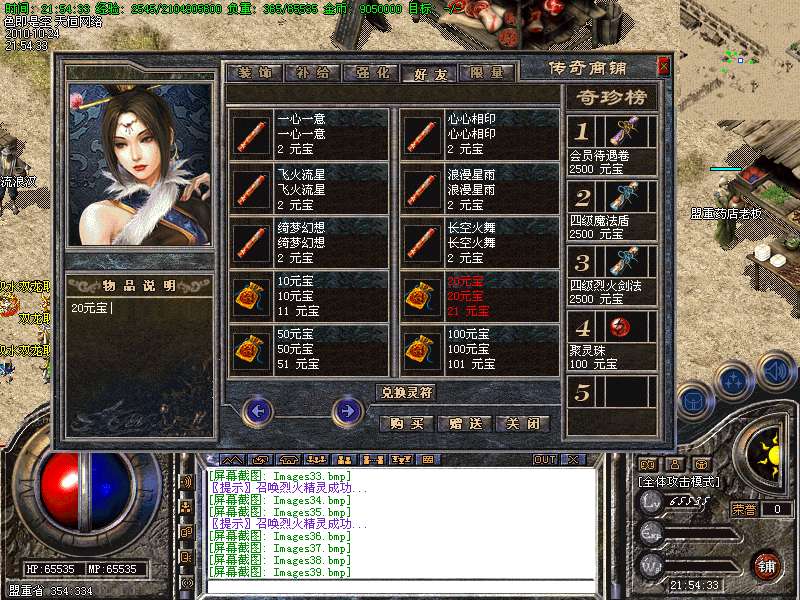Click the 关闭 close button

coord(524,423)
